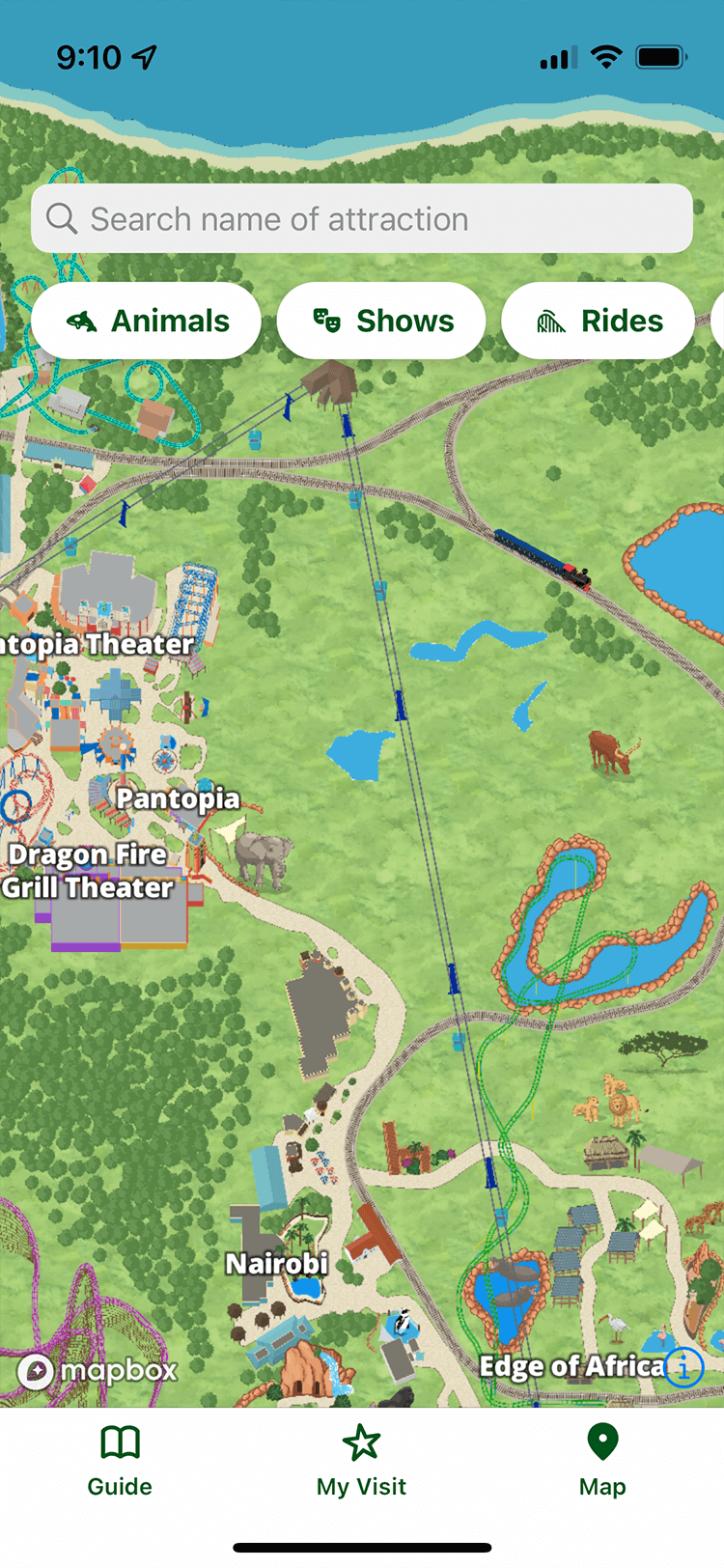Choose the Nairobi map label
724x1568 pixels.
pyautogui.click(x=277, y=1263)
